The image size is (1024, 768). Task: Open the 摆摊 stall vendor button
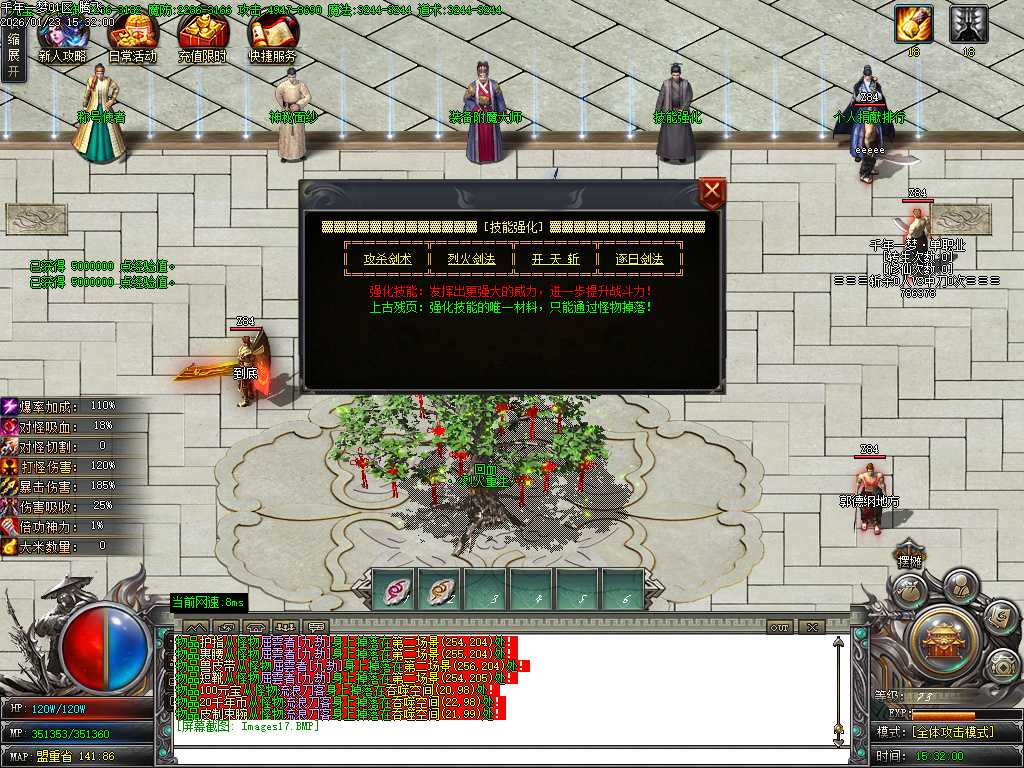coord(909,562)
